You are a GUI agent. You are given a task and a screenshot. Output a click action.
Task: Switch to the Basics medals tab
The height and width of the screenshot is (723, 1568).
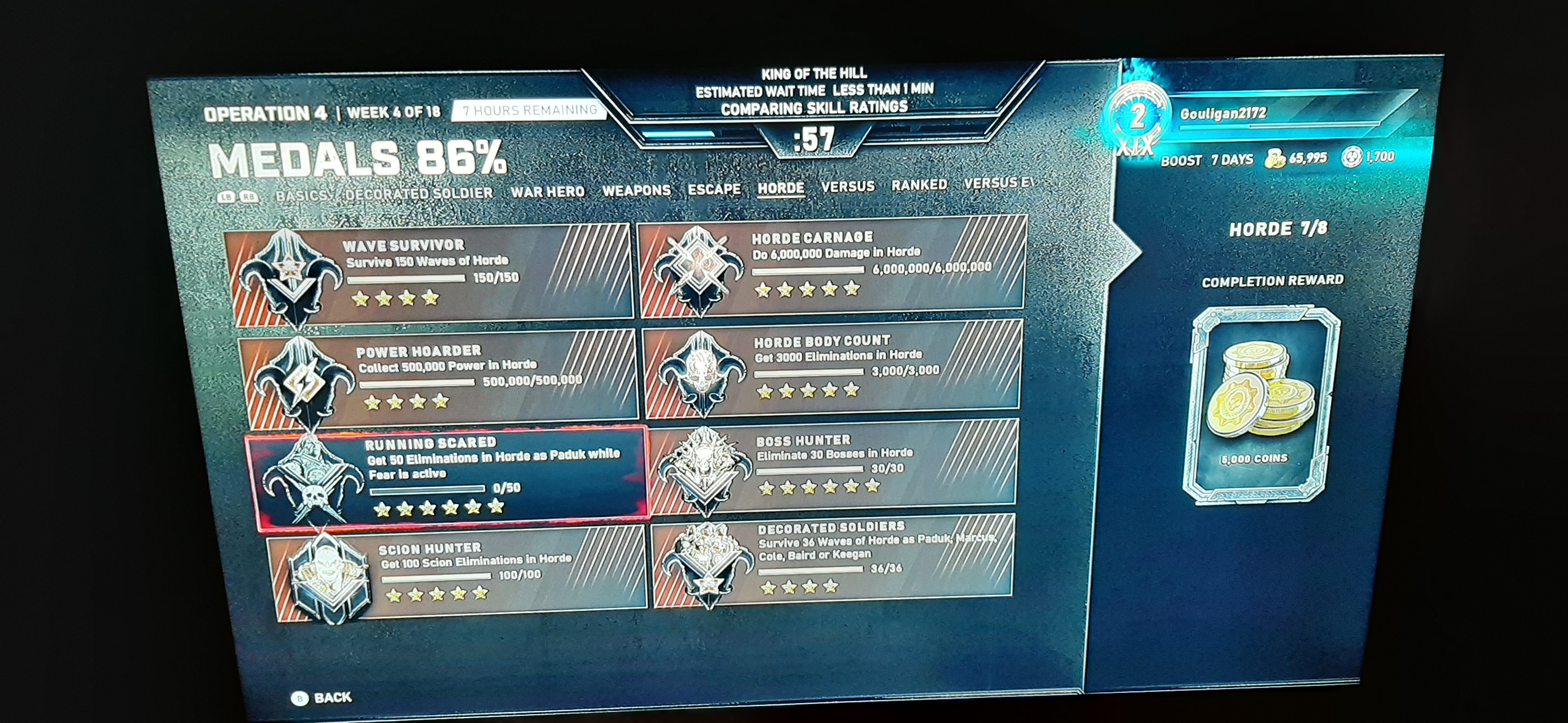pos(302,196)
